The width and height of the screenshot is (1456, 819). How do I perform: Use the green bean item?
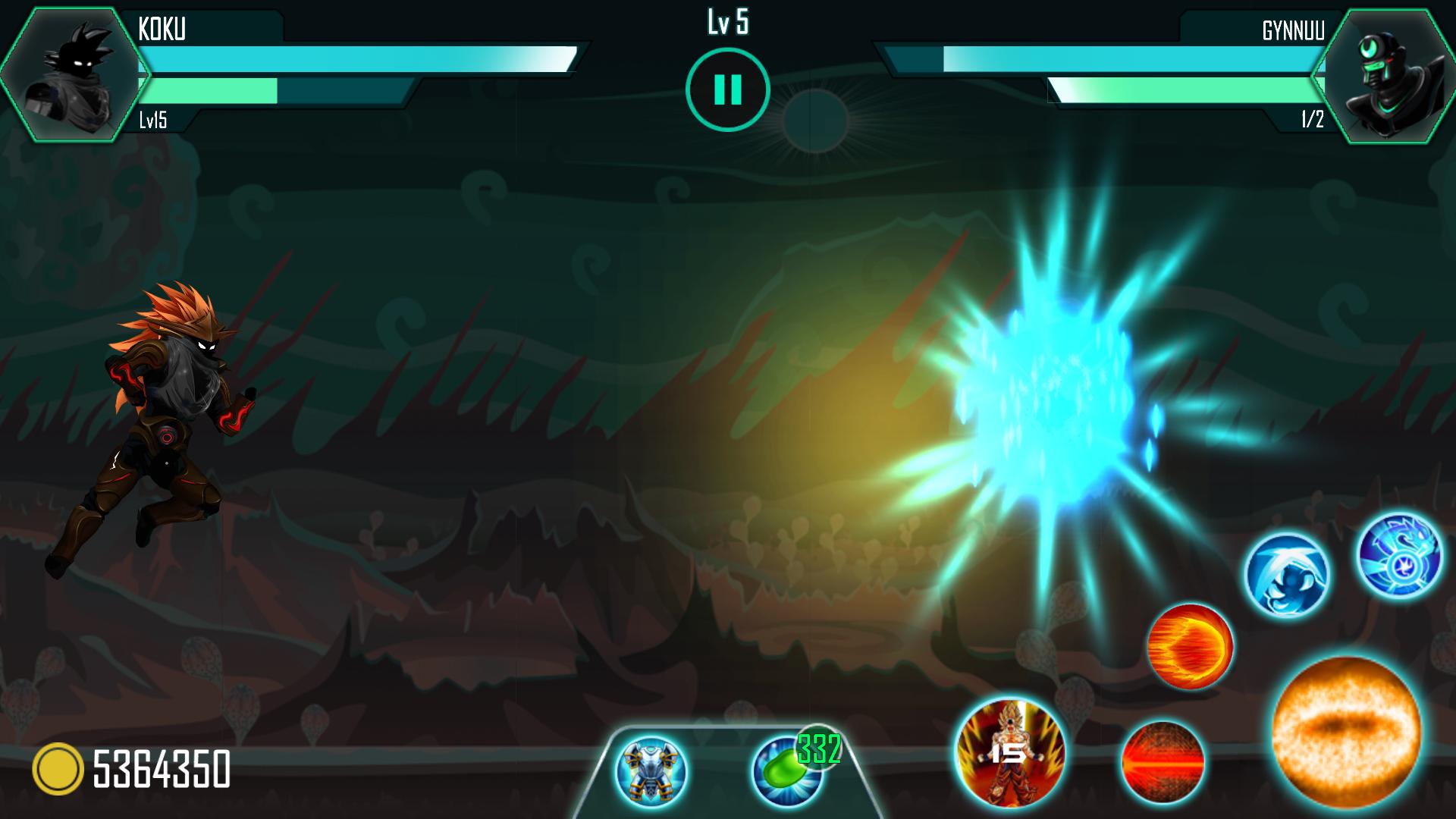pos(787,771)
